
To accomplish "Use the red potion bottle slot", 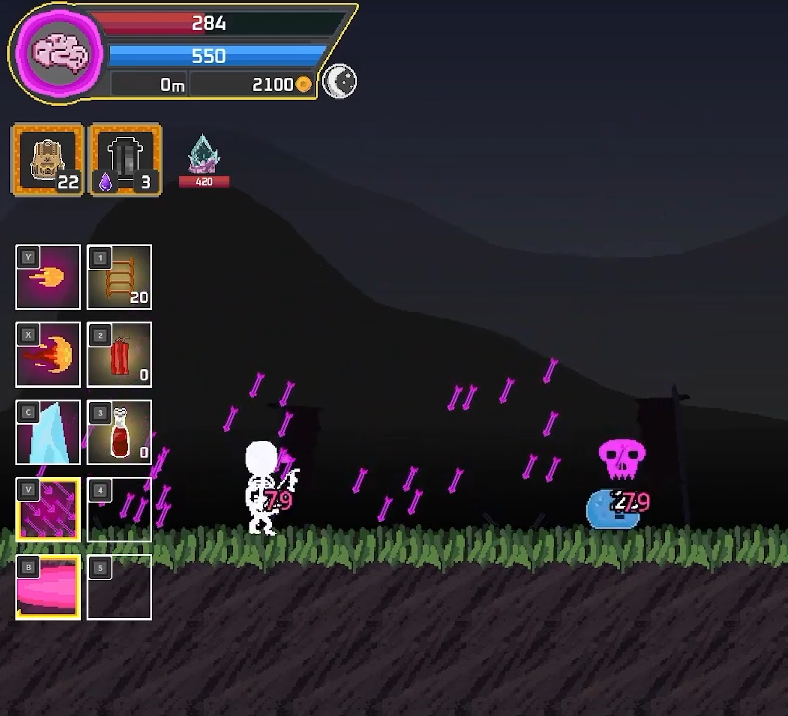I will [119, 432].
